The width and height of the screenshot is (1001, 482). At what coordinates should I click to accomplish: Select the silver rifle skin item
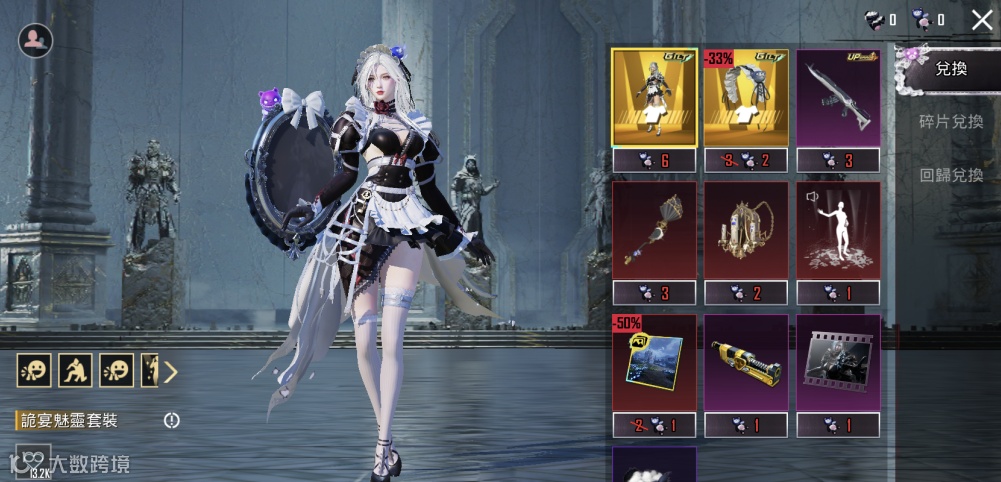838,97
